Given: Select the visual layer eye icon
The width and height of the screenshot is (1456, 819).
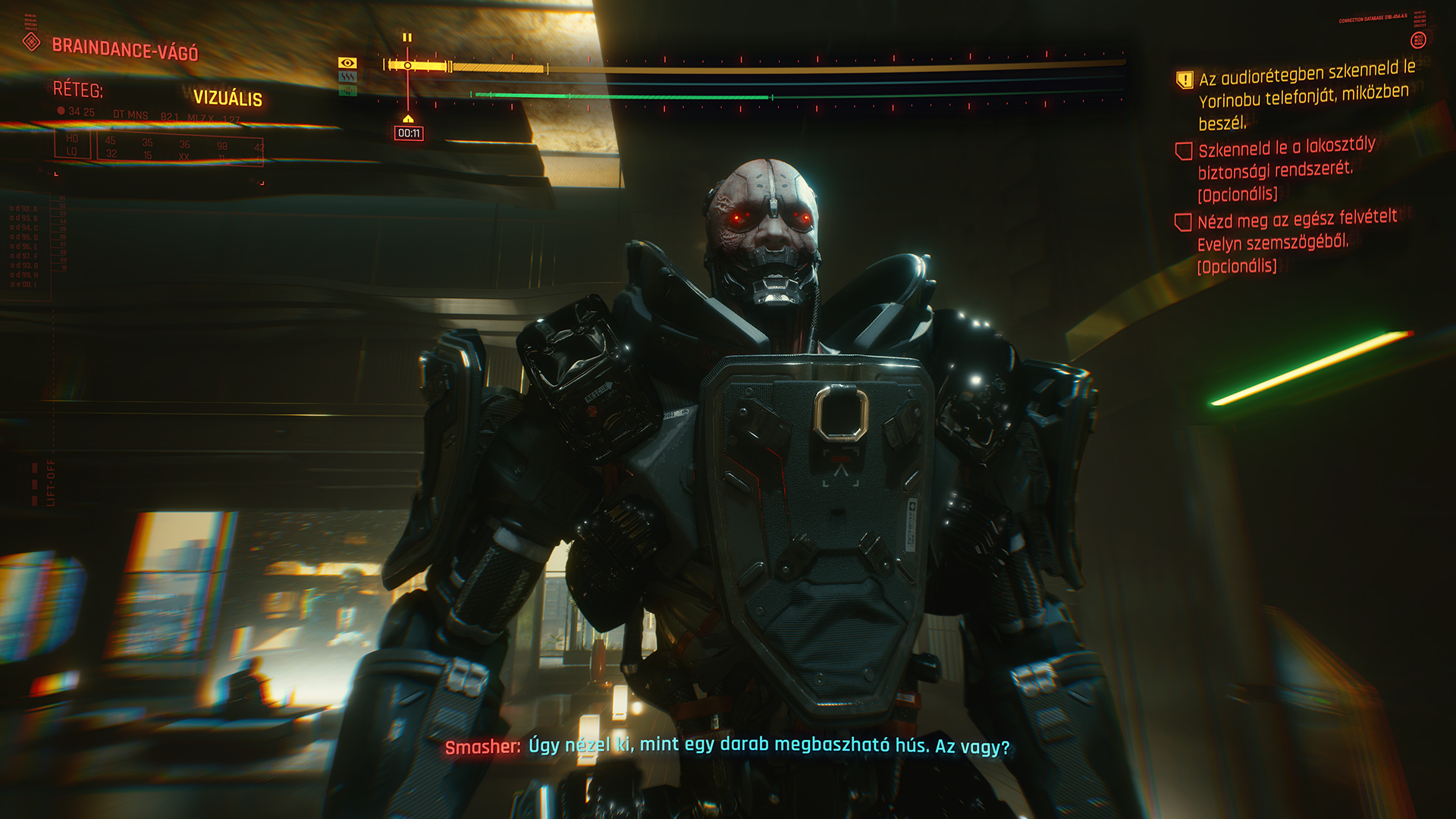Looking at the screenshot, I should click(x=348, y=64).
